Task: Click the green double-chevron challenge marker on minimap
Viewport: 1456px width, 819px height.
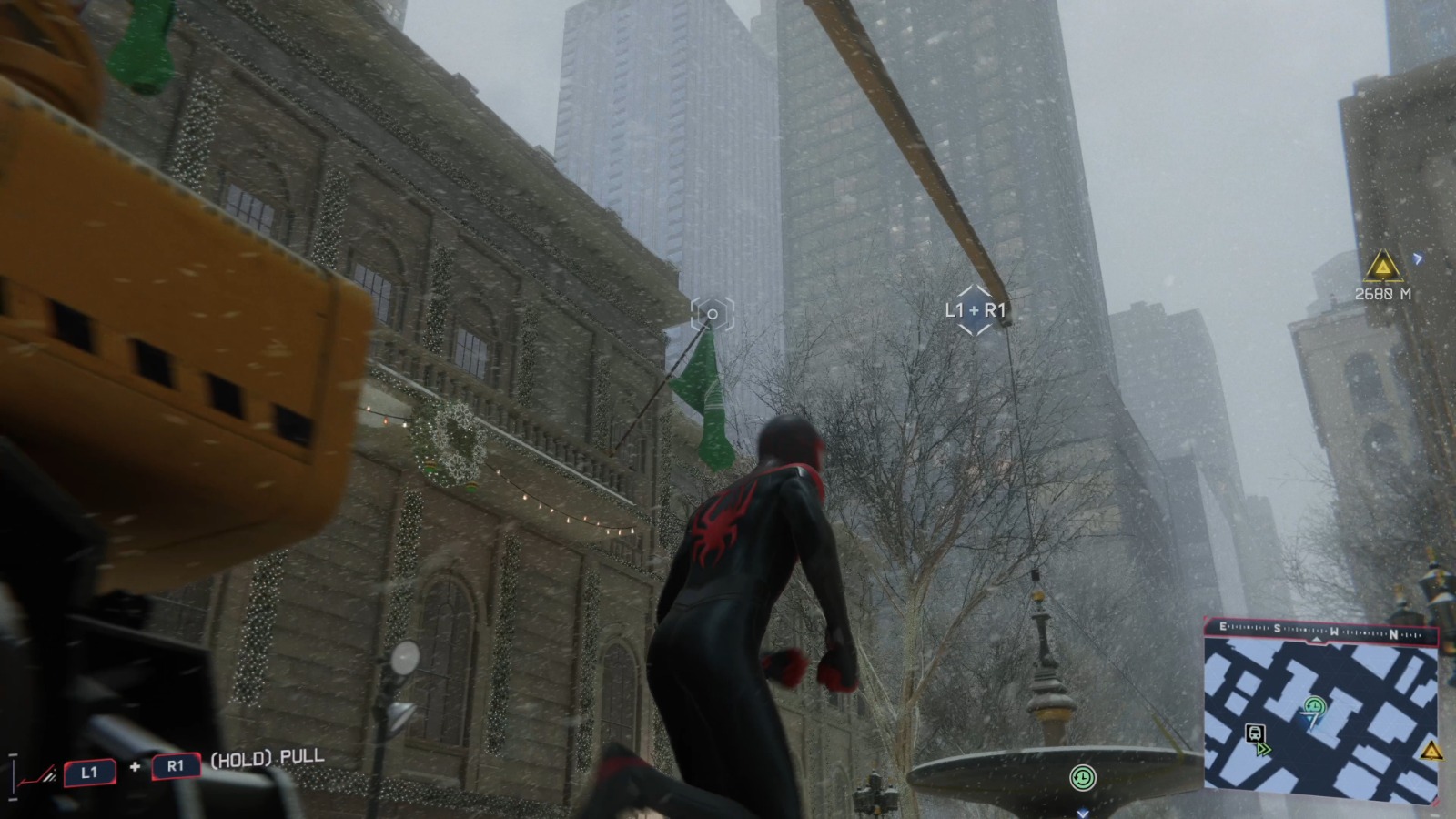Action: 1264,749
